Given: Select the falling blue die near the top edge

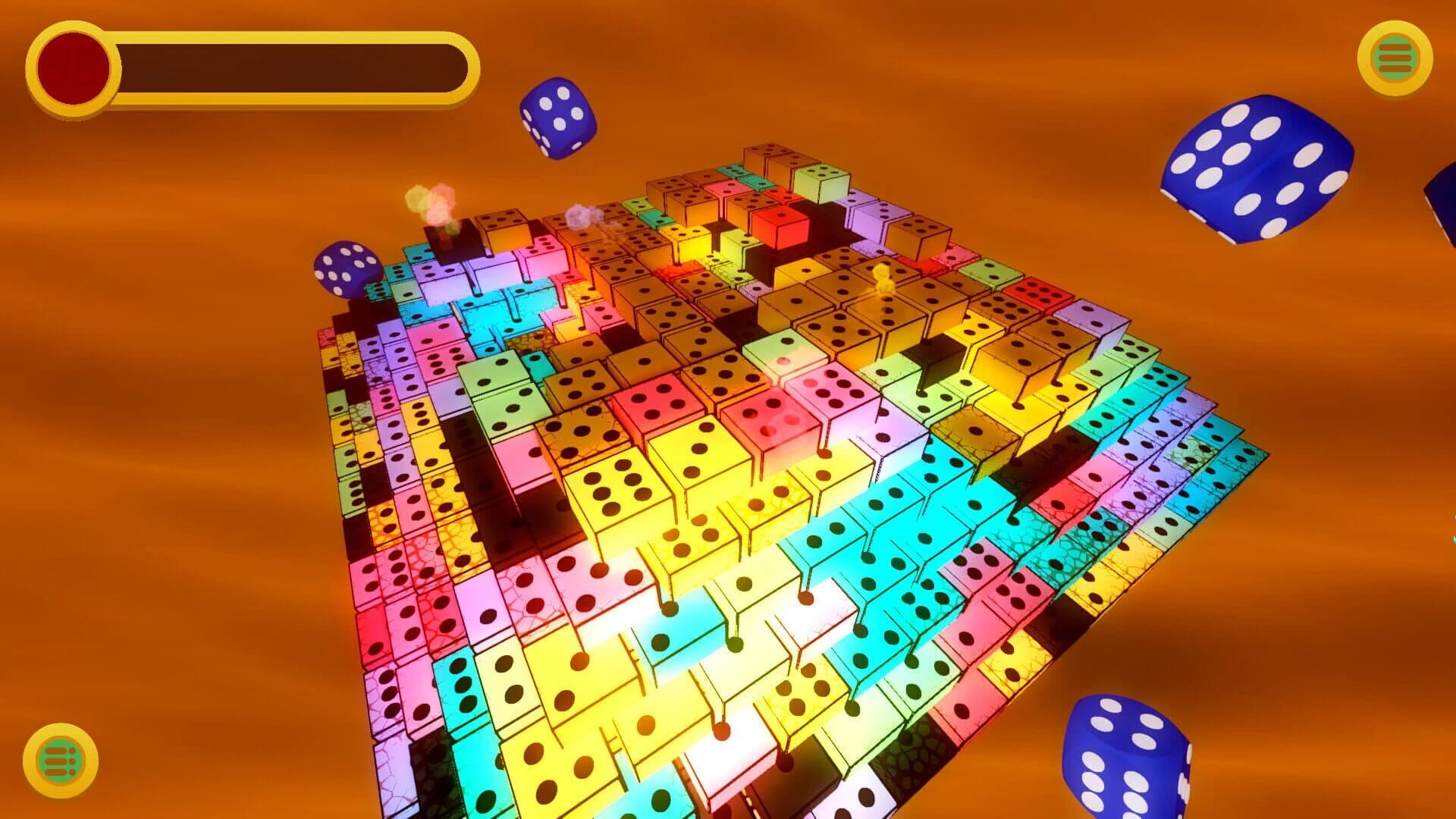Looking at the screenshot, I should tap(559, 119).
